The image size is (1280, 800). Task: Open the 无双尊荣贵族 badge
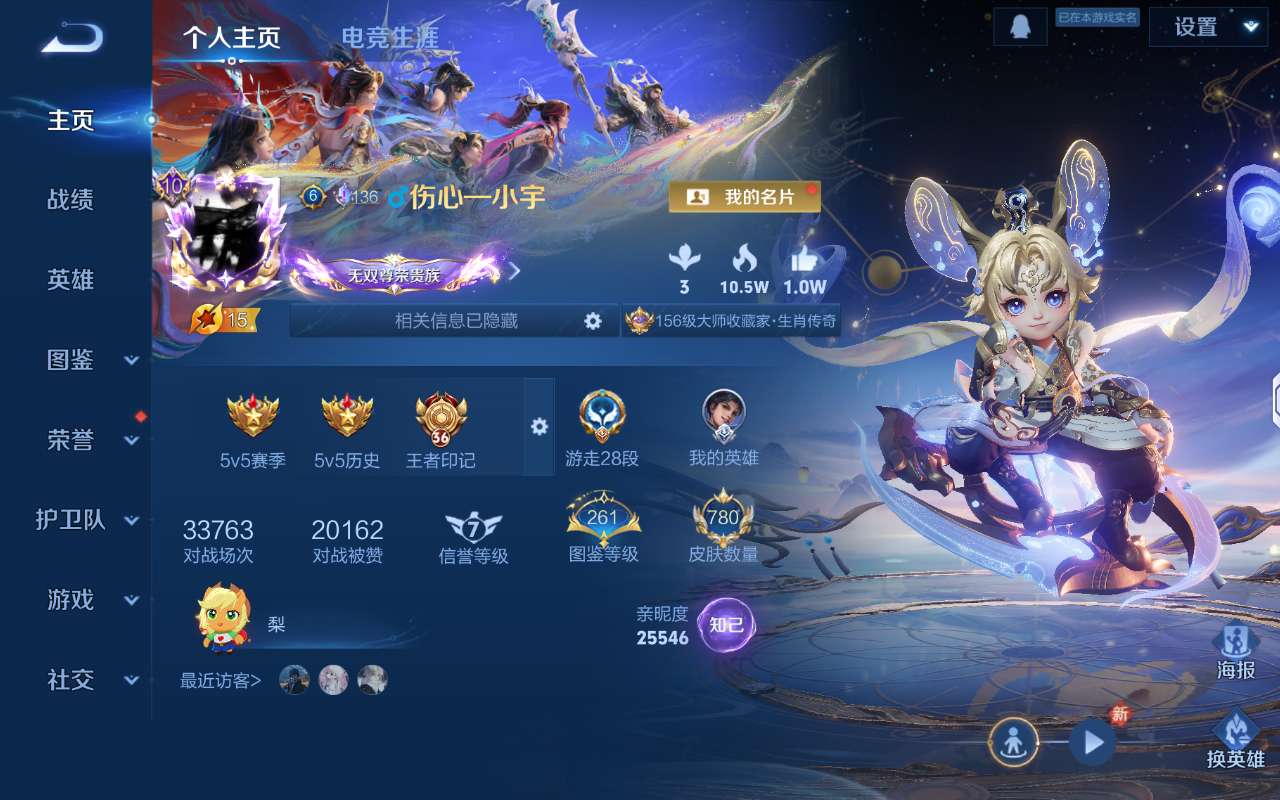click(394, 273)
